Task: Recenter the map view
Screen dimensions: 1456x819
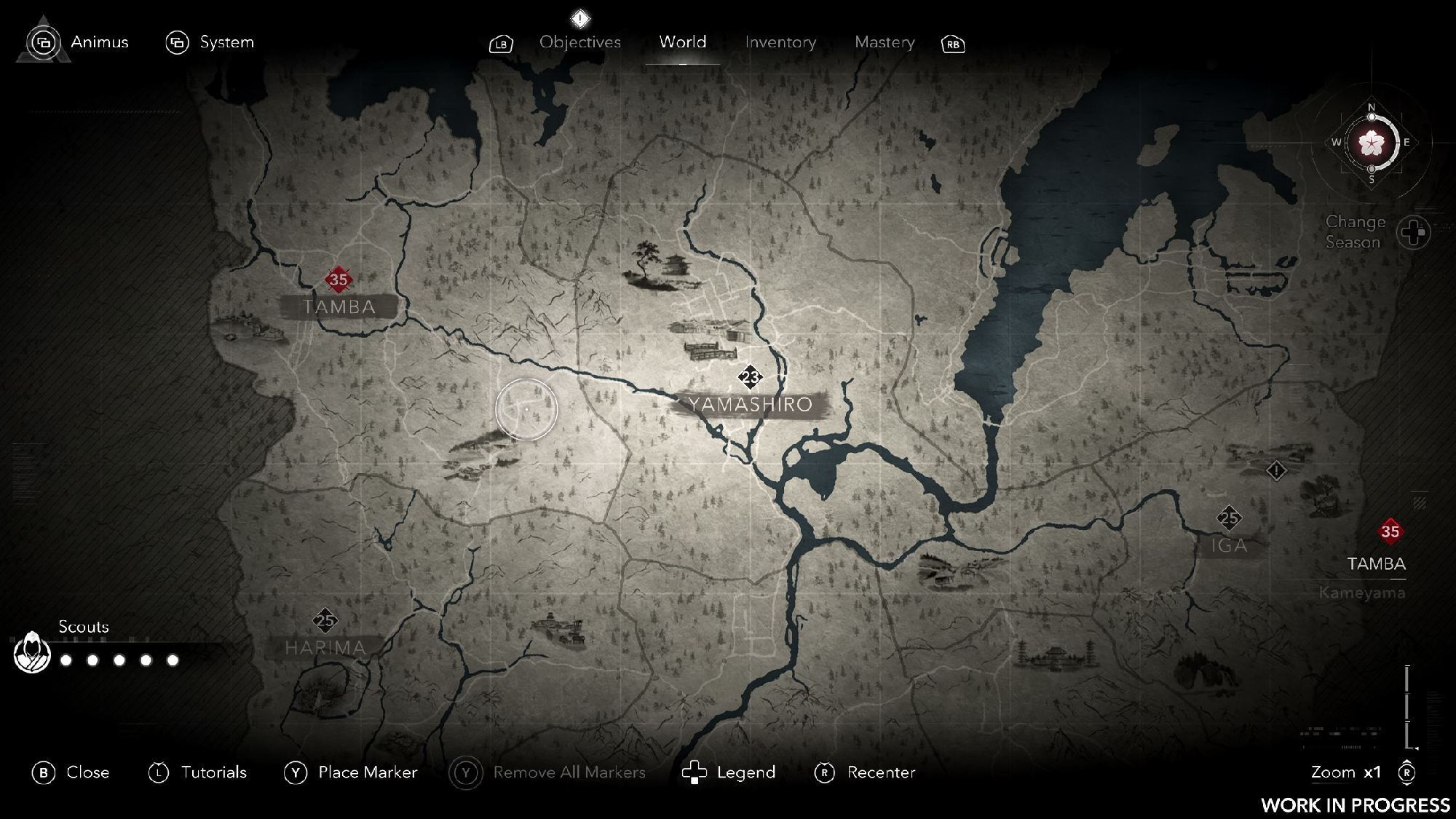Action: (865, 772)
